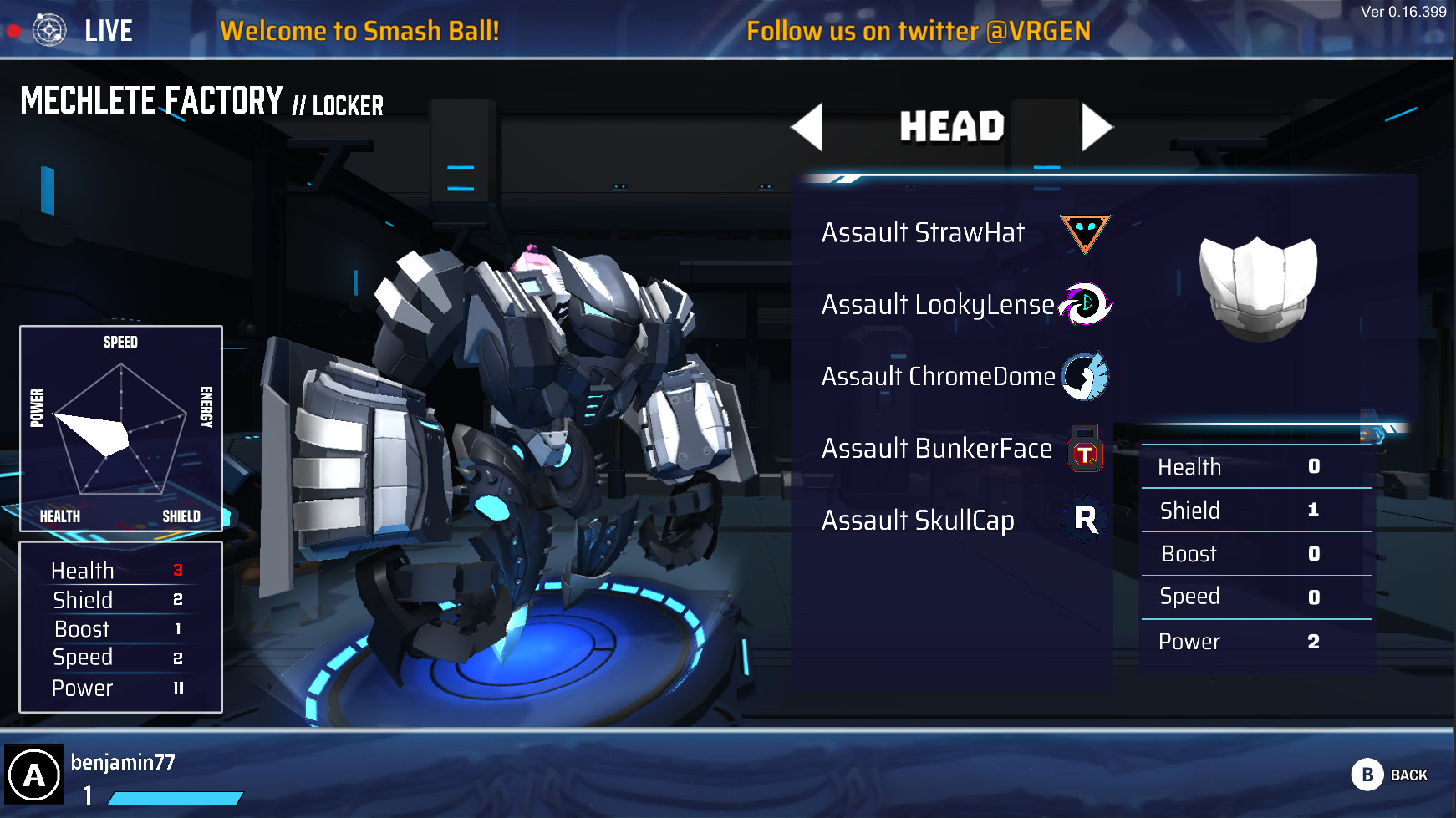
Task: Click the Assault BunkerFace red icon
Action: point(1086,448)
